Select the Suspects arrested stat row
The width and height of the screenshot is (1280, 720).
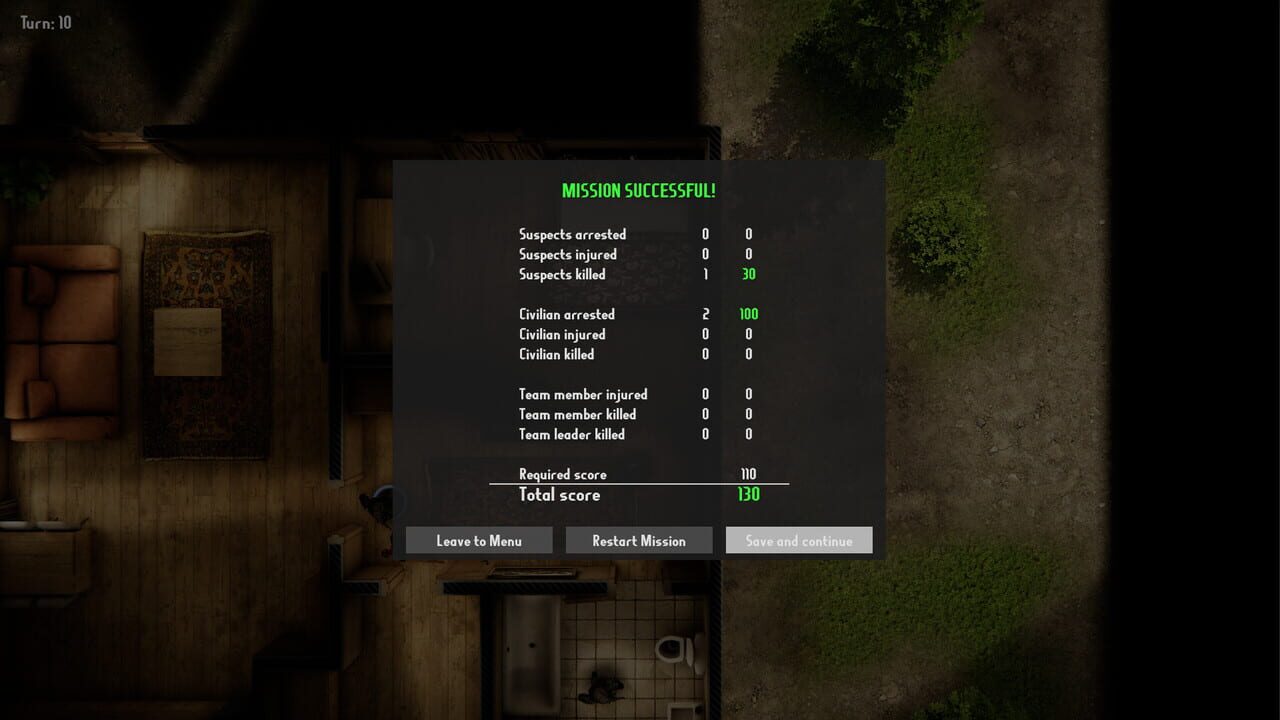(x=572, y=234)
